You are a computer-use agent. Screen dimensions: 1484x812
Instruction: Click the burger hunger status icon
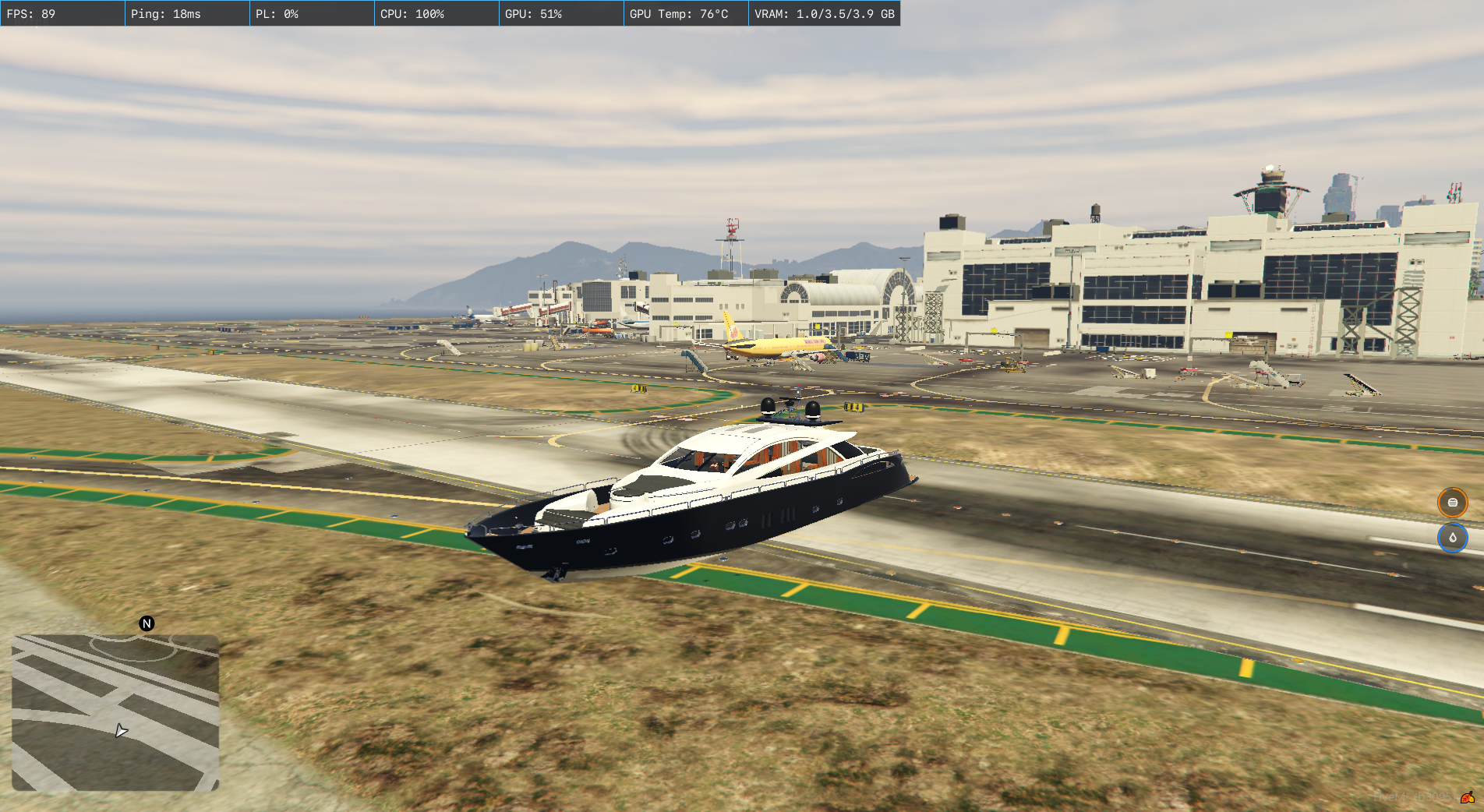(1452, 503)
